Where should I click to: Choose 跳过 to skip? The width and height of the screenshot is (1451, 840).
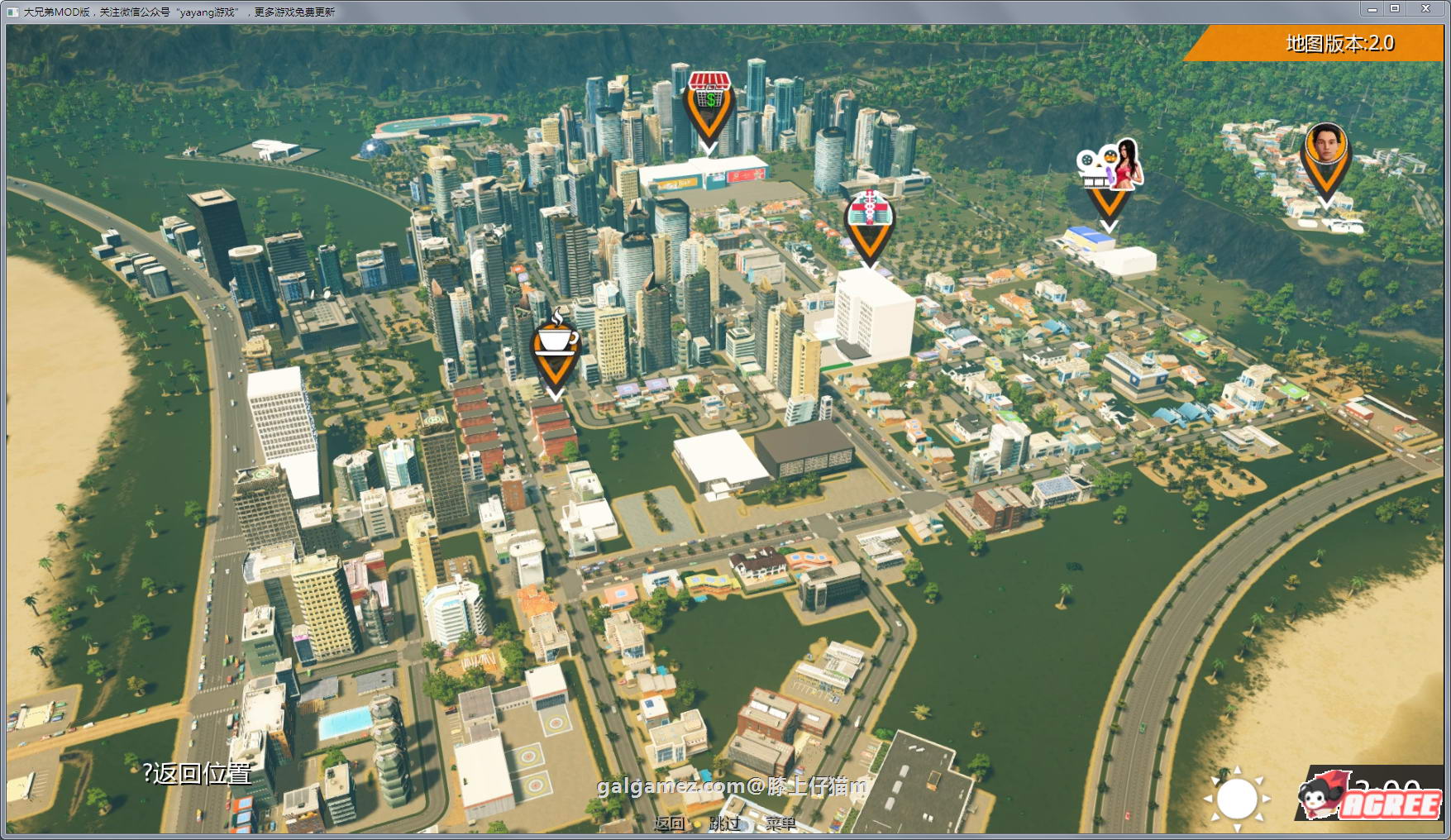[x=725, y=823]
